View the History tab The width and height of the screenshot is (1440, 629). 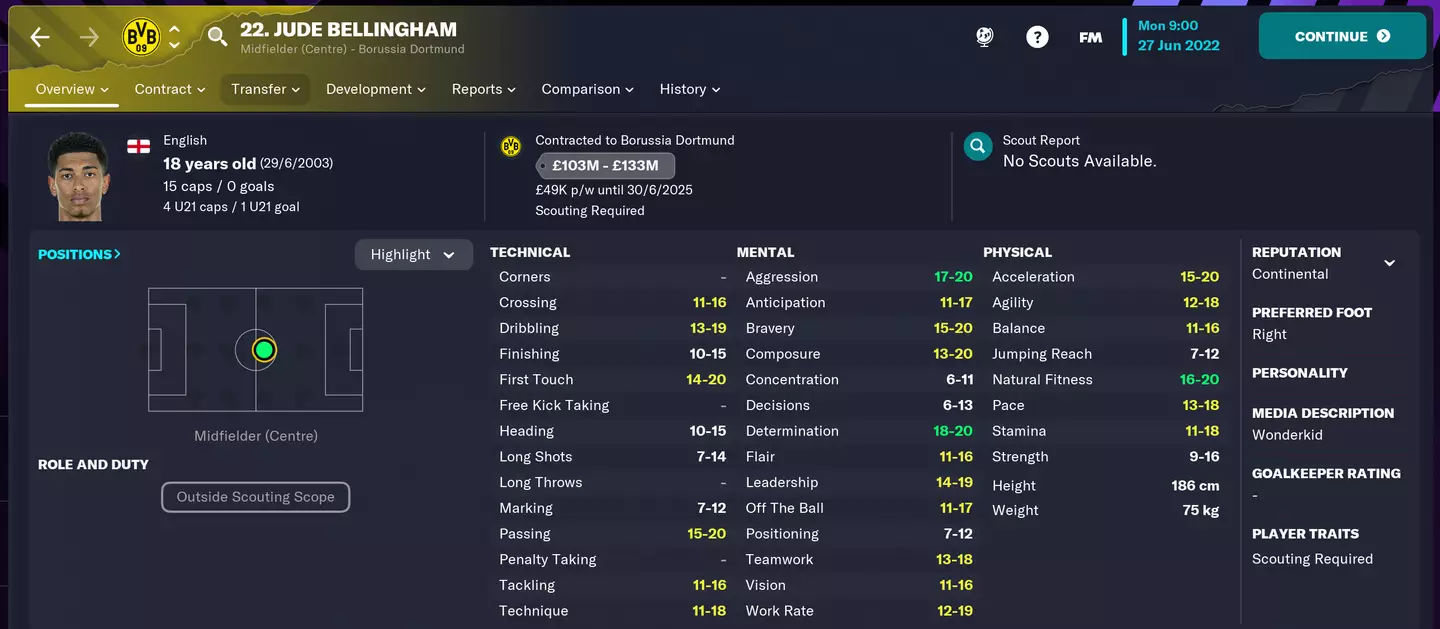(690, 89)
